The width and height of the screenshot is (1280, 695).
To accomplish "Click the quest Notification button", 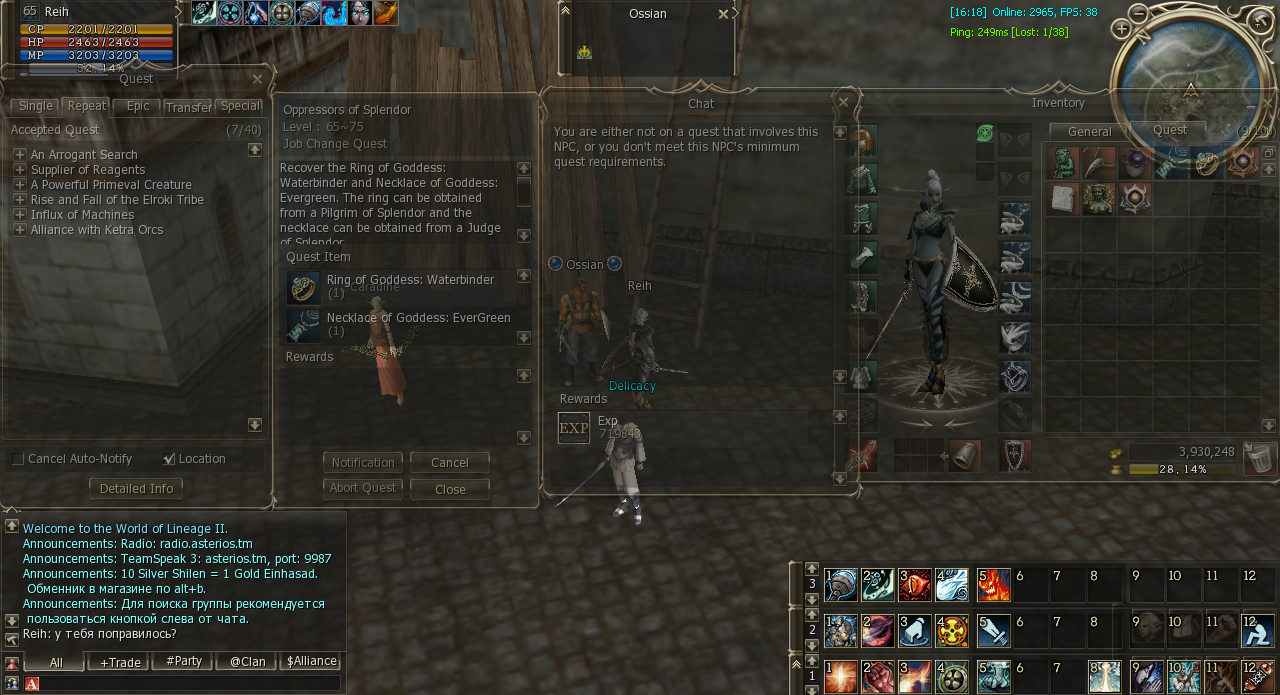I will [363, 462].
